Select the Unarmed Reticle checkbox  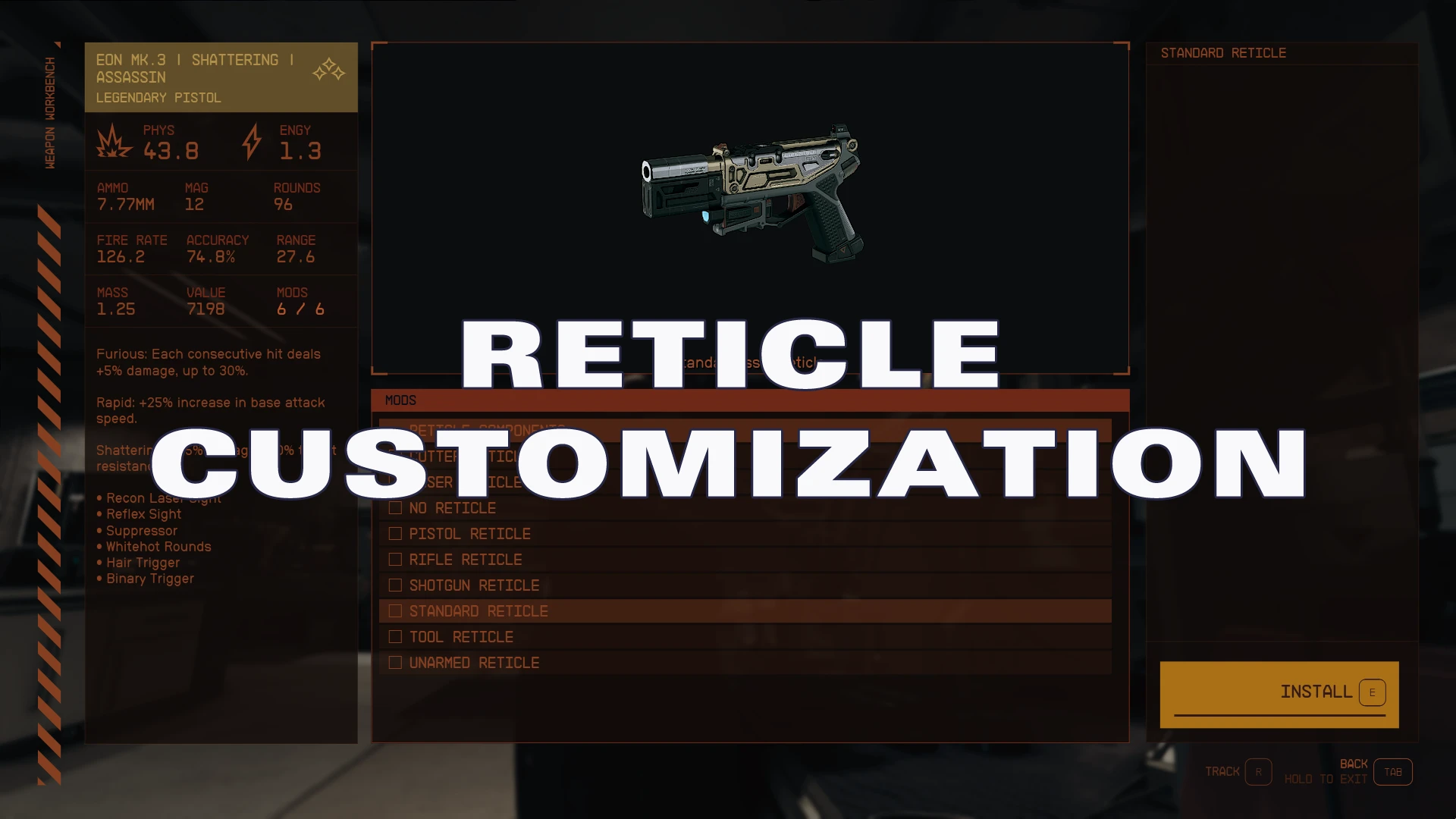(395, 662)
